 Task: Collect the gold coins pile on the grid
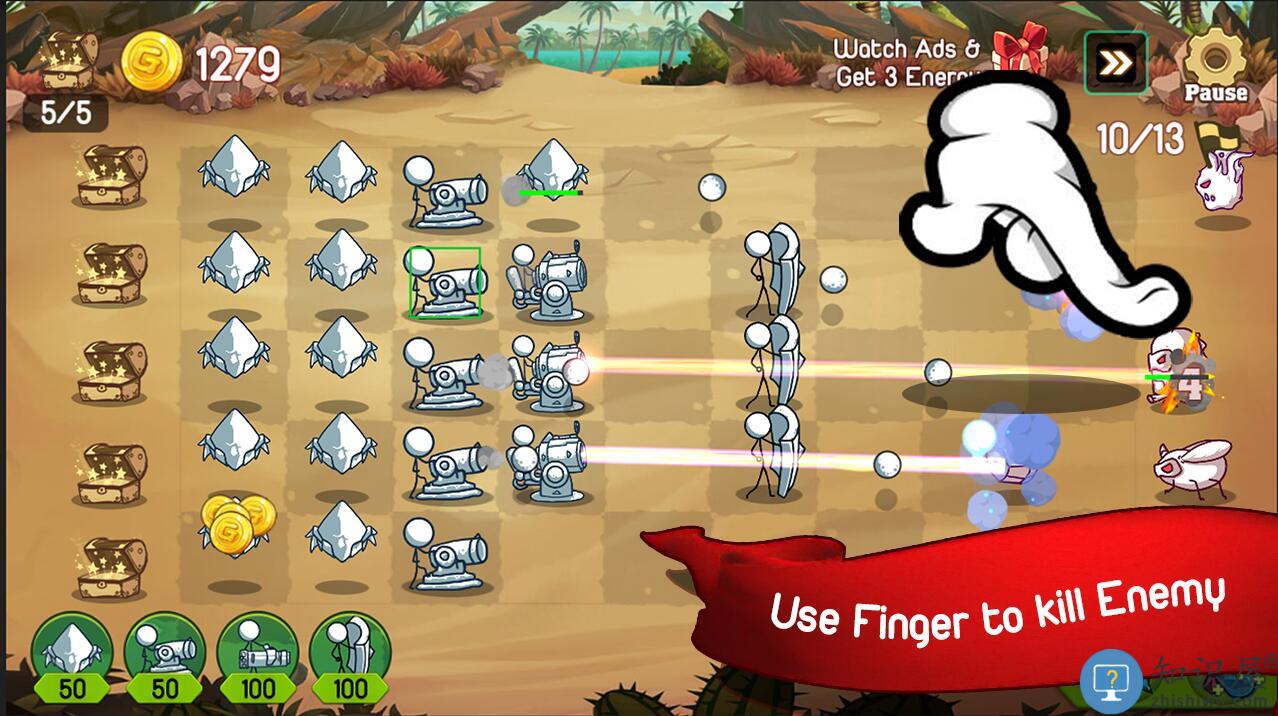238,522
